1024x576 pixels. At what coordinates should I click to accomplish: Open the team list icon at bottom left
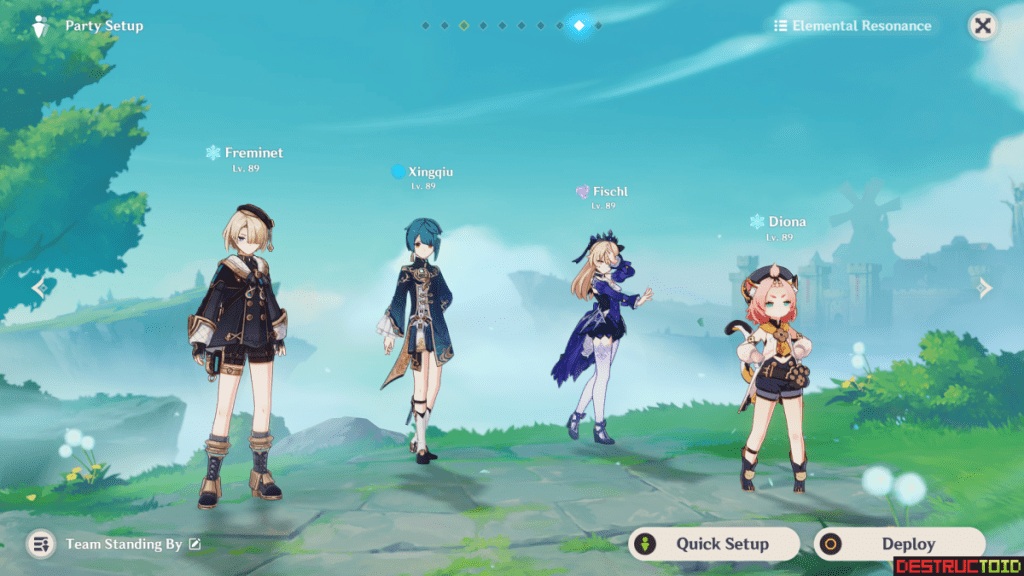41,544
